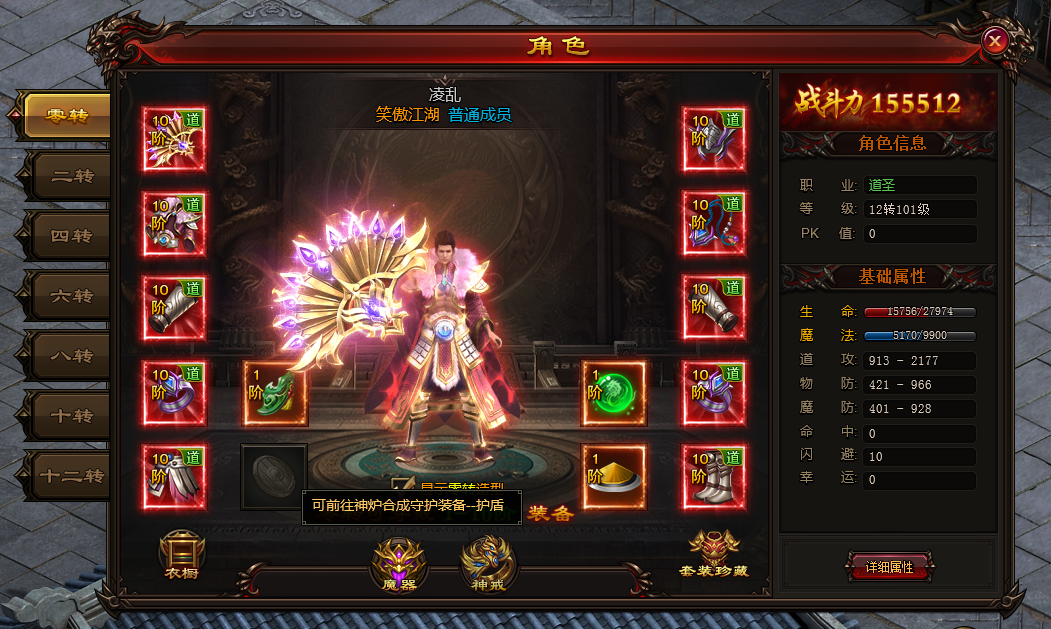Viewport: 1051px width, 629px height.
Task: Open the 神戒 ring menu
Action: click(488, 563)
